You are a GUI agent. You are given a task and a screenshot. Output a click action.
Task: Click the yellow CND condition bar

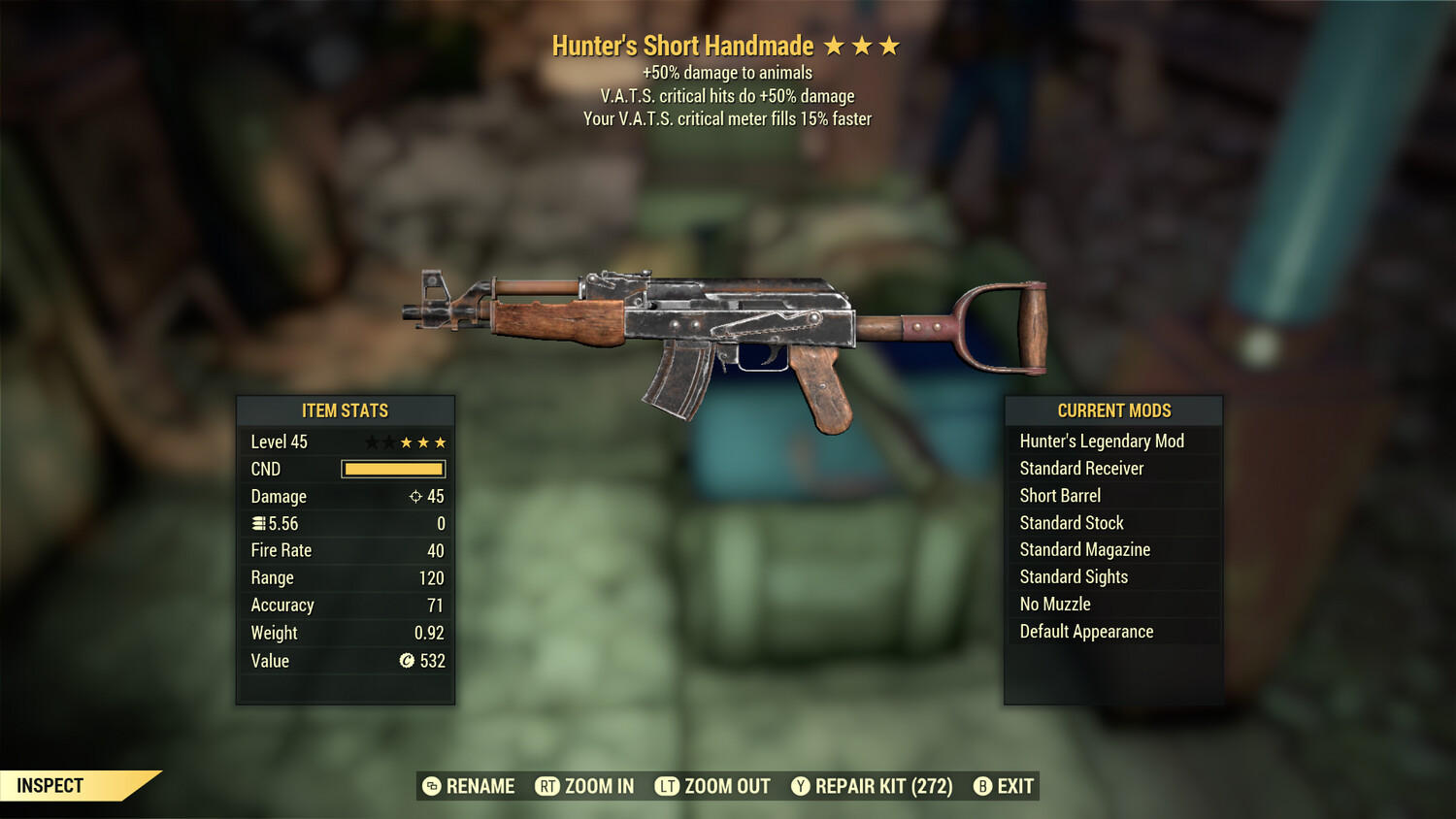click(x=392, y=469)
